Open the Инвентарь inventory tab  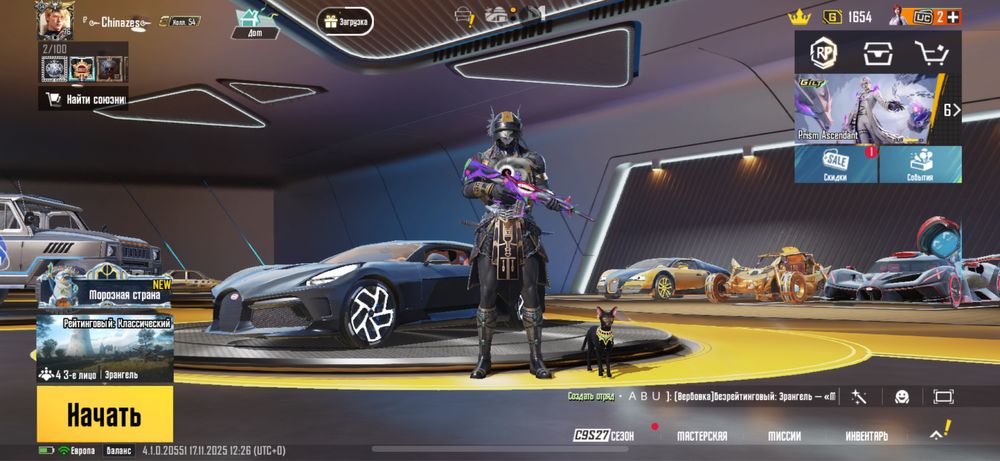pos(866,436)
